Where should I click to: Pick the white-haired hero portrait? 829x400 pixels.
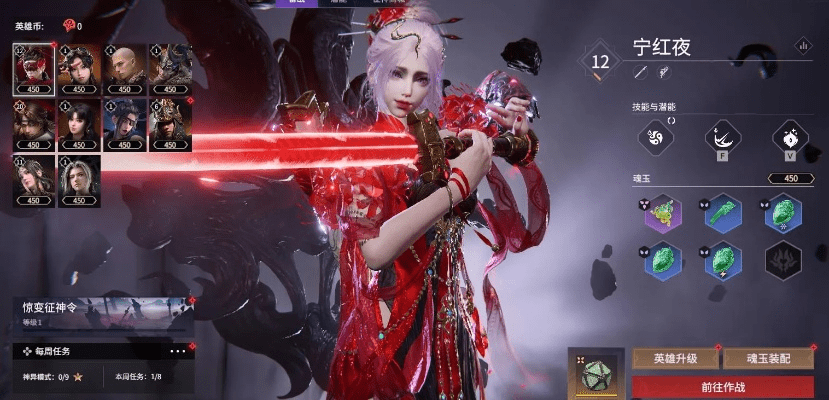coord(79,180)
